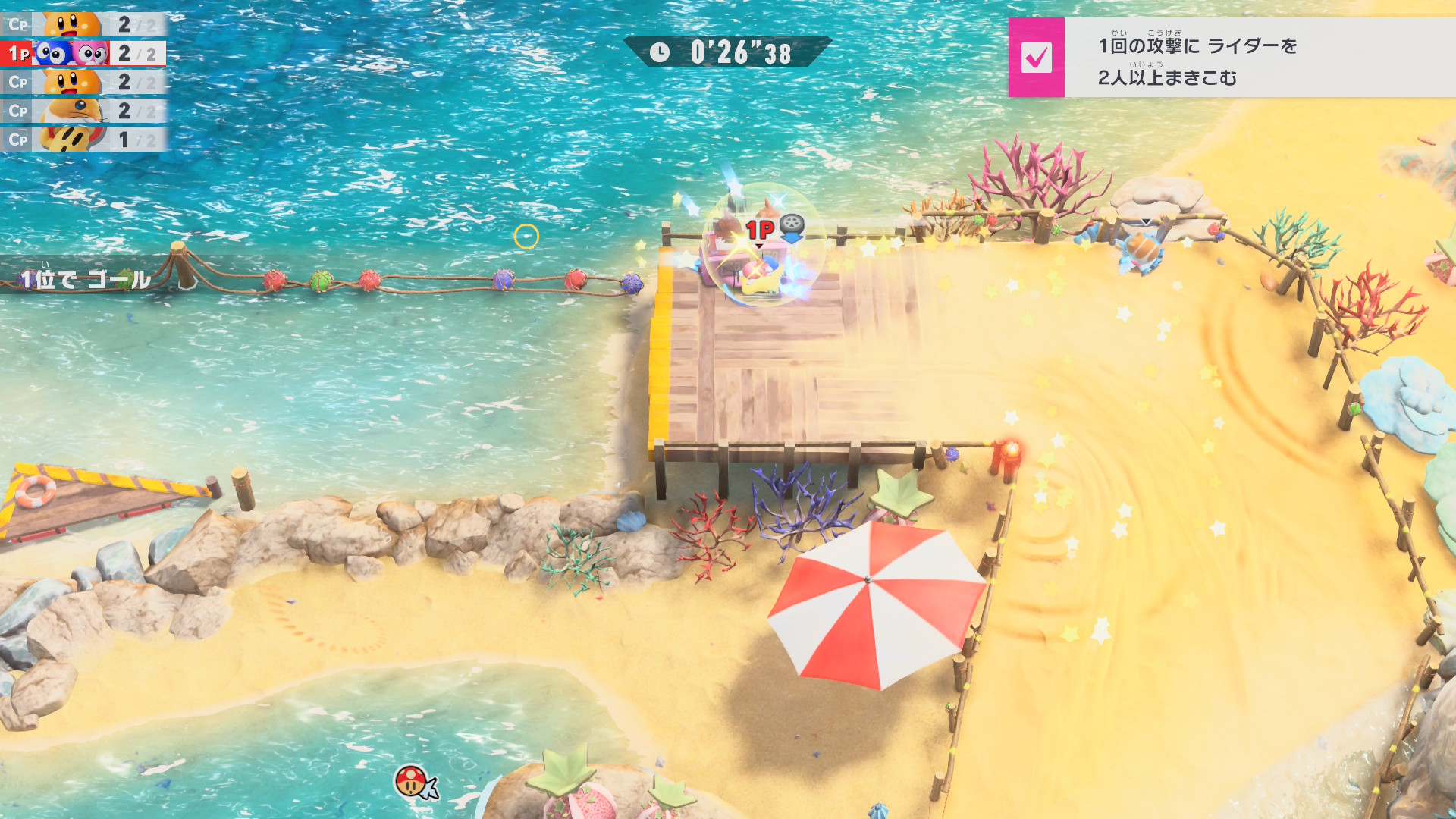Click the off-screen mushroom rider indicator

click(414, 782)
